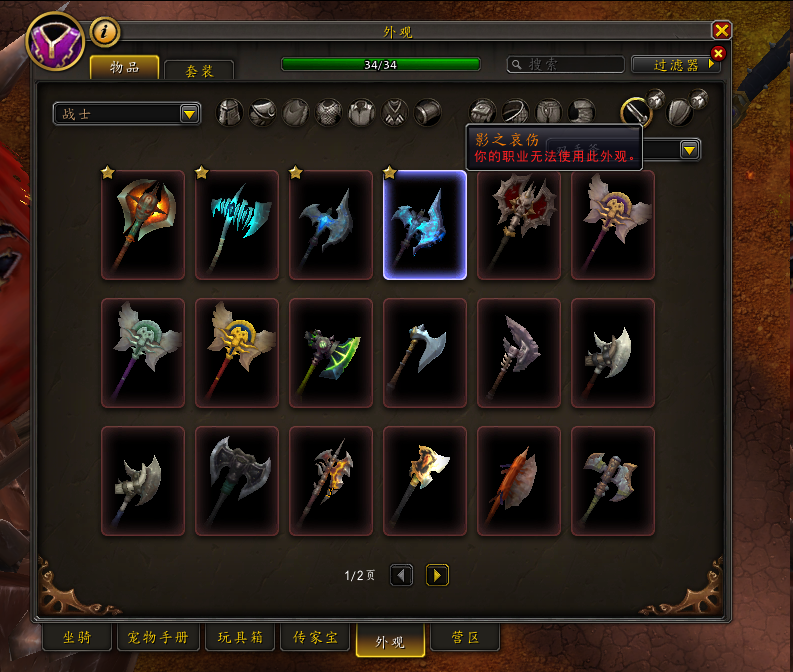Click the gold info icon
The height and width of the screenshot is (672, 793).
click(105, 33)
